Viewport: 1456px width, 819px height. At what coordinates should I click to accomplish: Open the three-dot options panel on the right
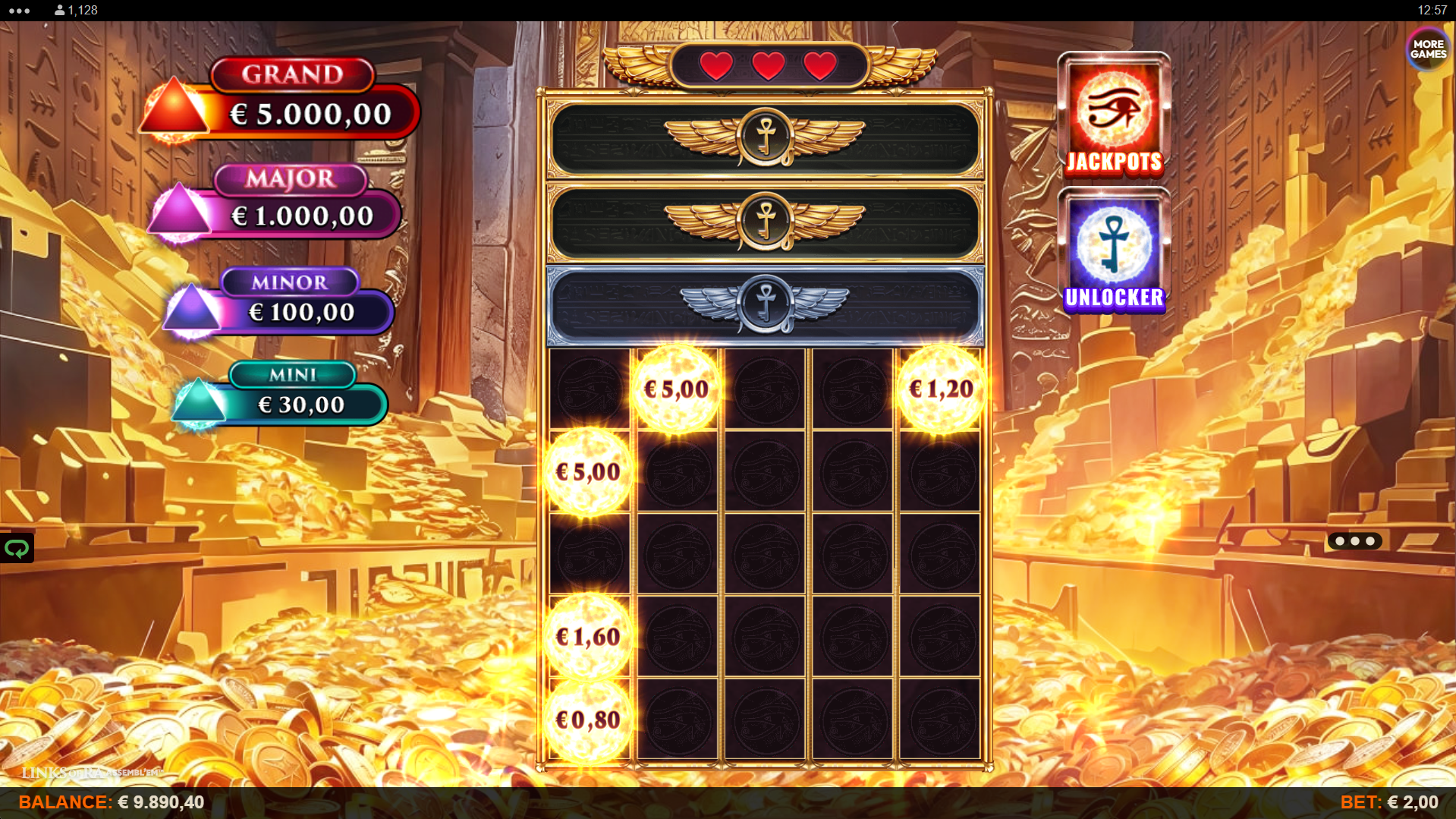click(x=1354, y=541)
